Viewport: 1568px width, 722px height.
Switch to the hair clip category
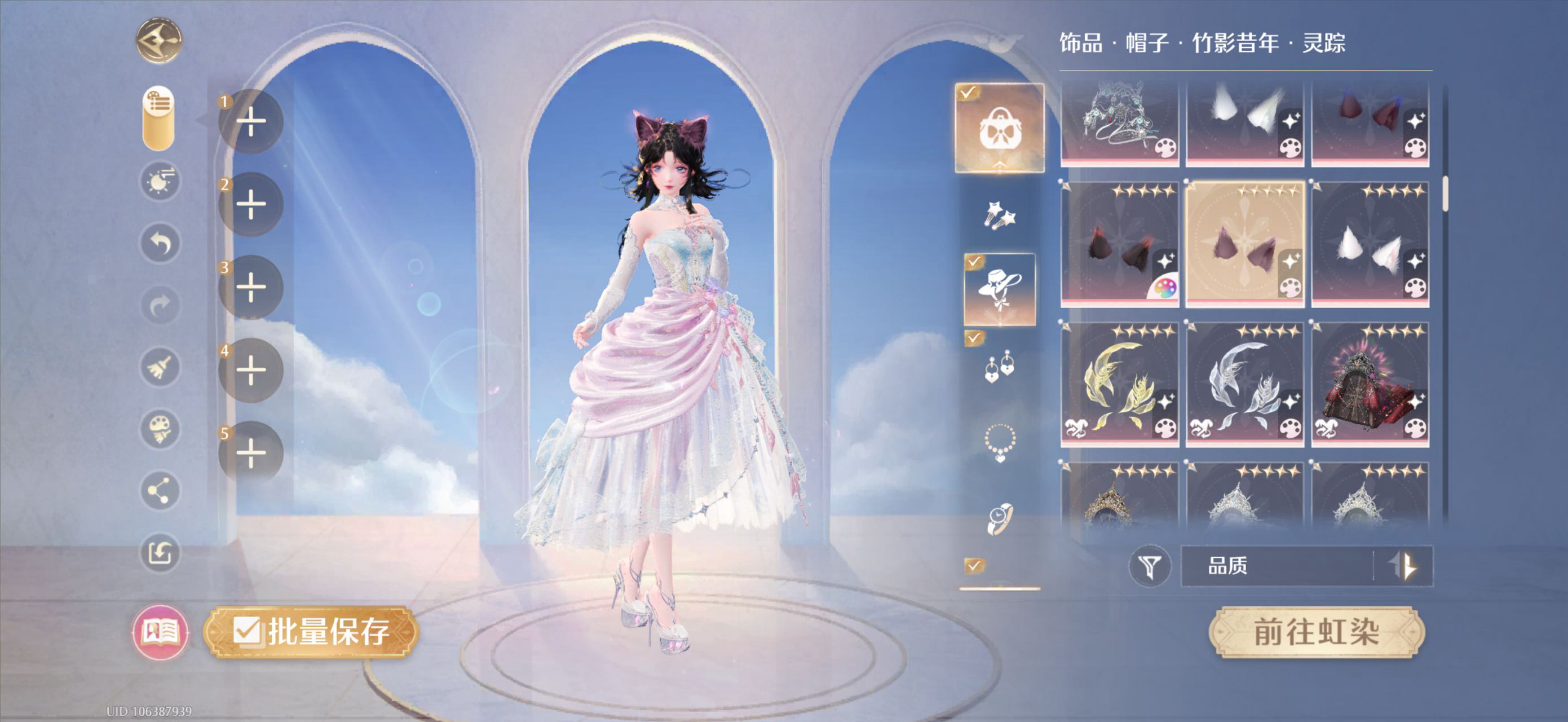1000,215
